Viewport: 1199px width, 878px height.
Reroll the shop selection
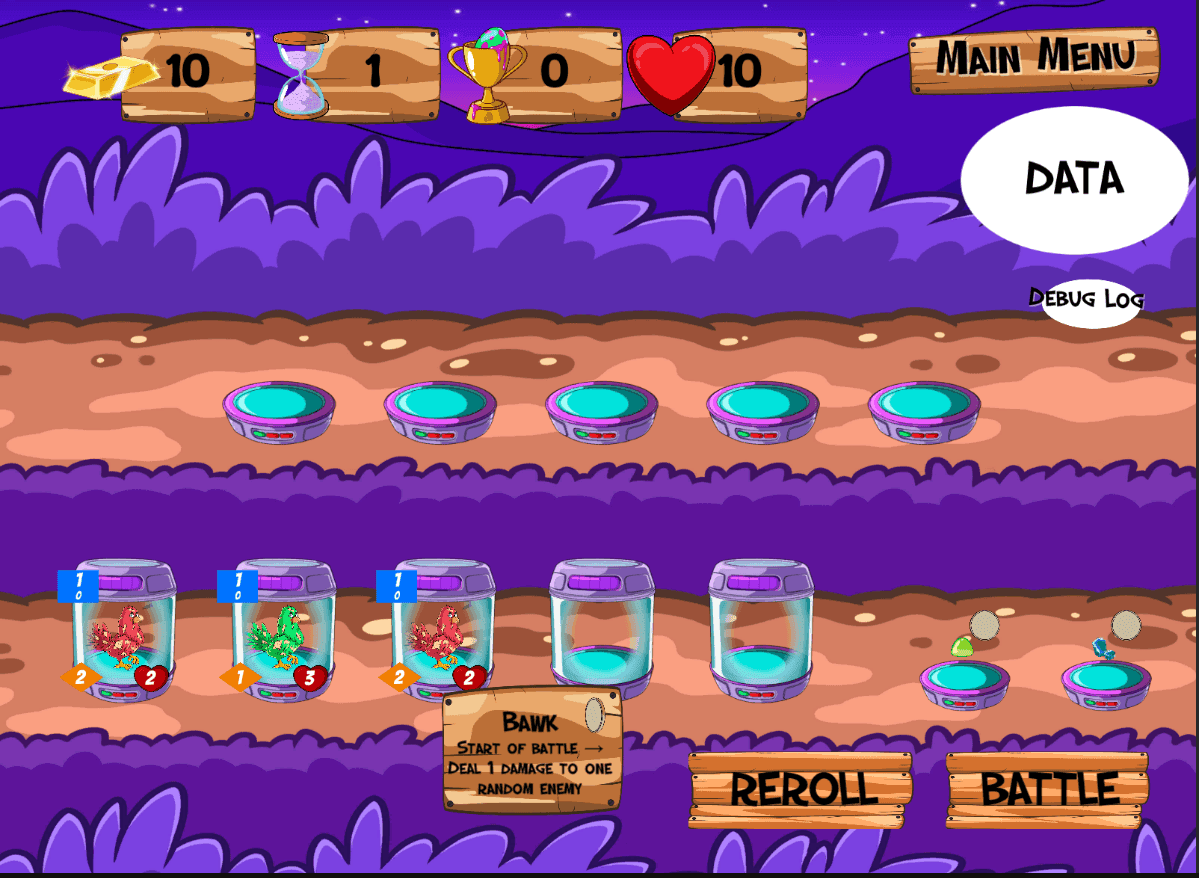point(800,789)
